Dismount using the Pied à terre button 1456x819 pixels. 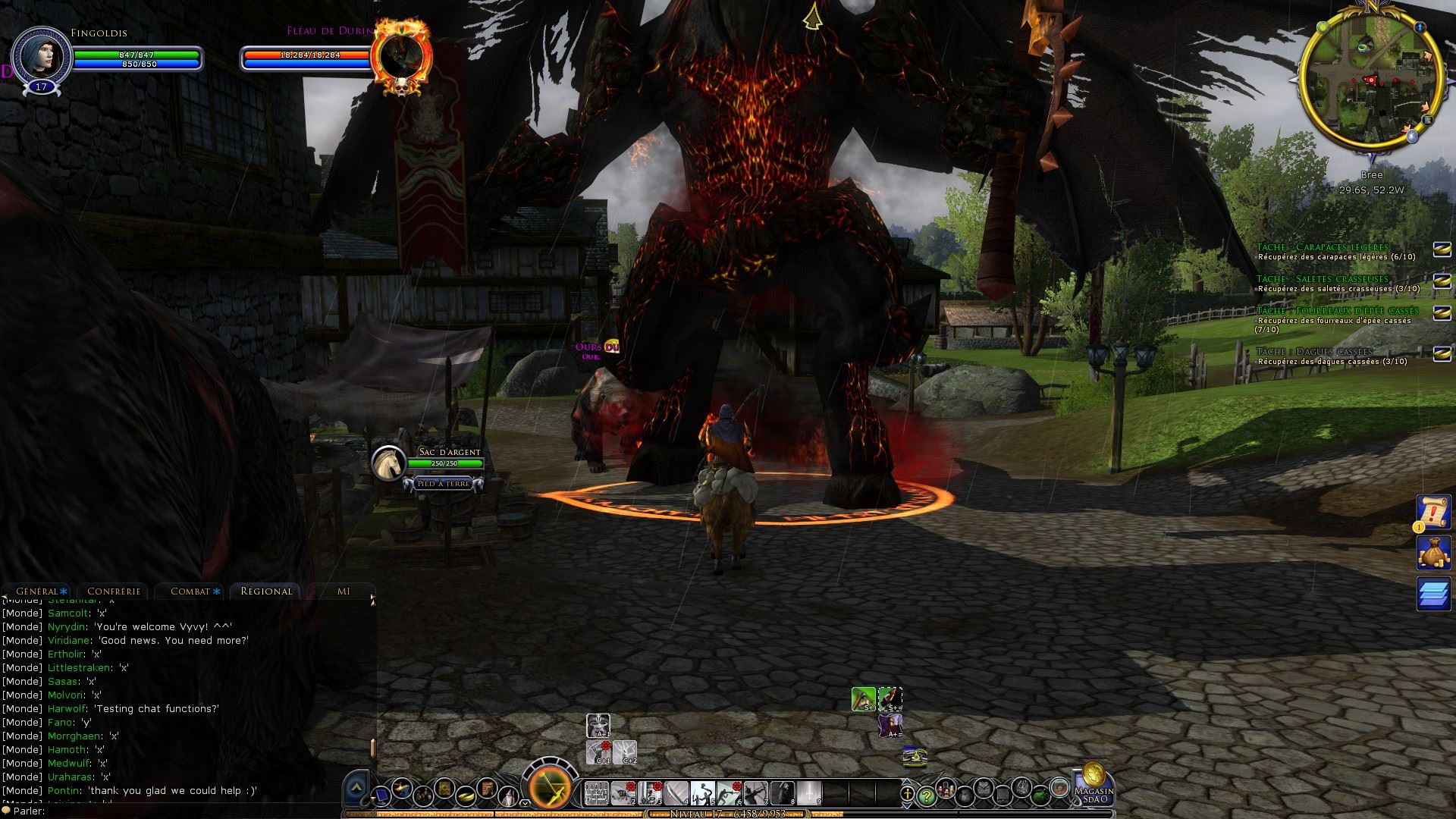[x=444, y=484]
